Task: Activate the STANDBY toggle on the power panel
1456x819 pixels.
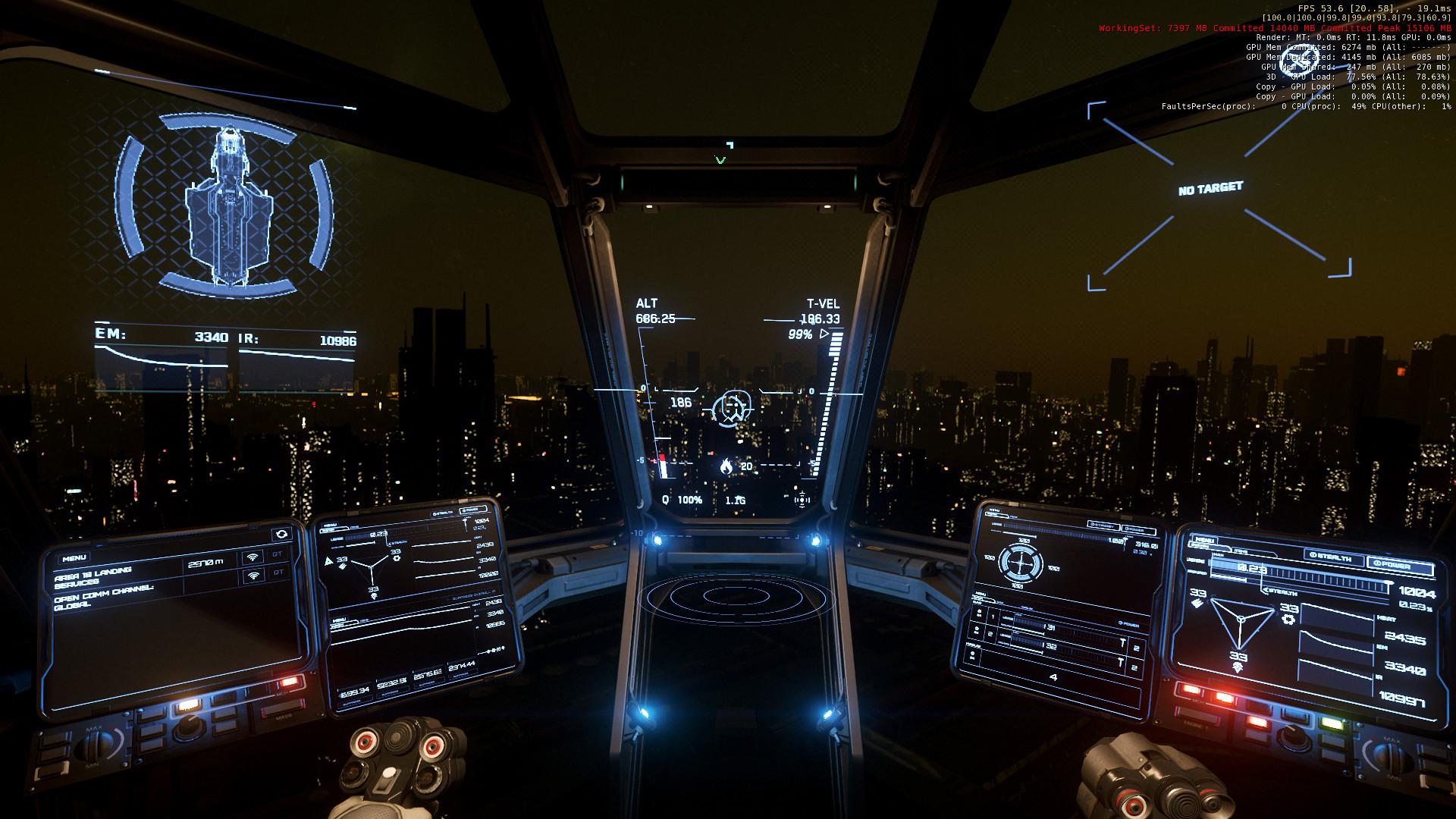Action: point(1103,526)
